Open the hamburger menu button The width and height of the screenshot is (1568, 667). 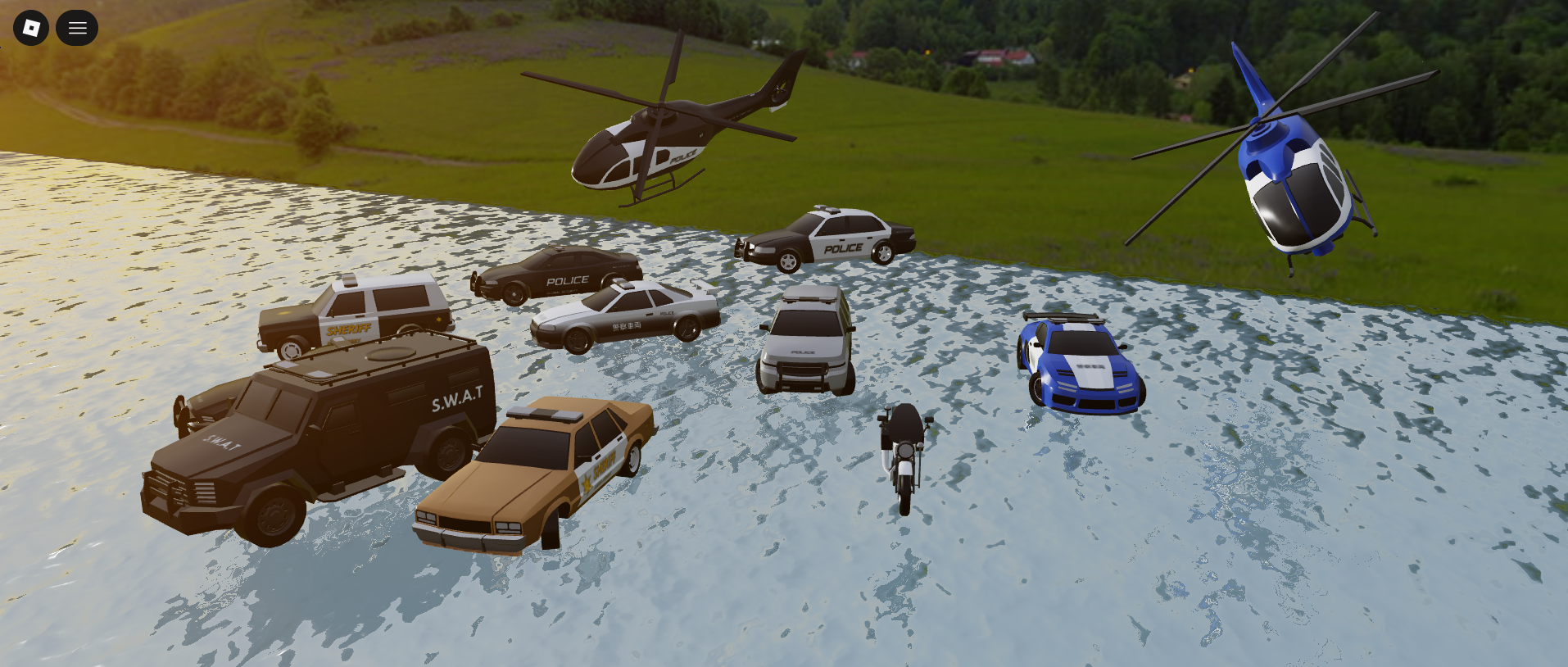click(x=77, y=28)
